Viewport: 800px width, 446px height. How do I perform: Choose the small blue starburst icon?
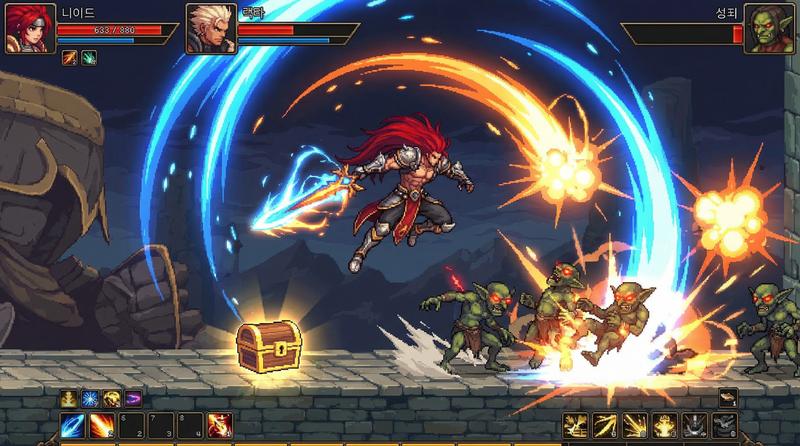tap(88, 398)
